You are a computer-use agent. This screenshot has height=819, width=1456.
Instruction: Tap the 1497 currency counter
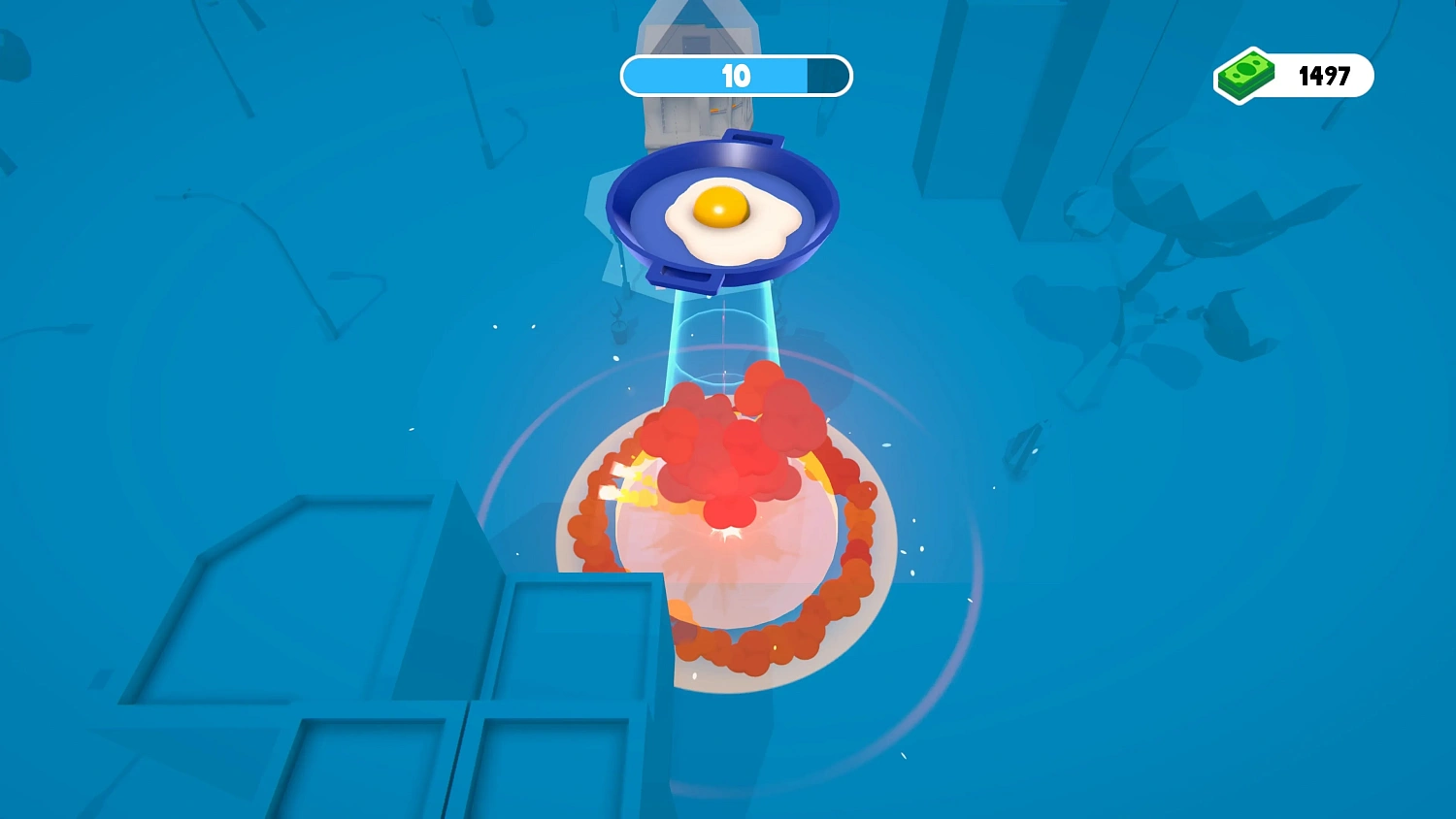[x=1326, y=75]
